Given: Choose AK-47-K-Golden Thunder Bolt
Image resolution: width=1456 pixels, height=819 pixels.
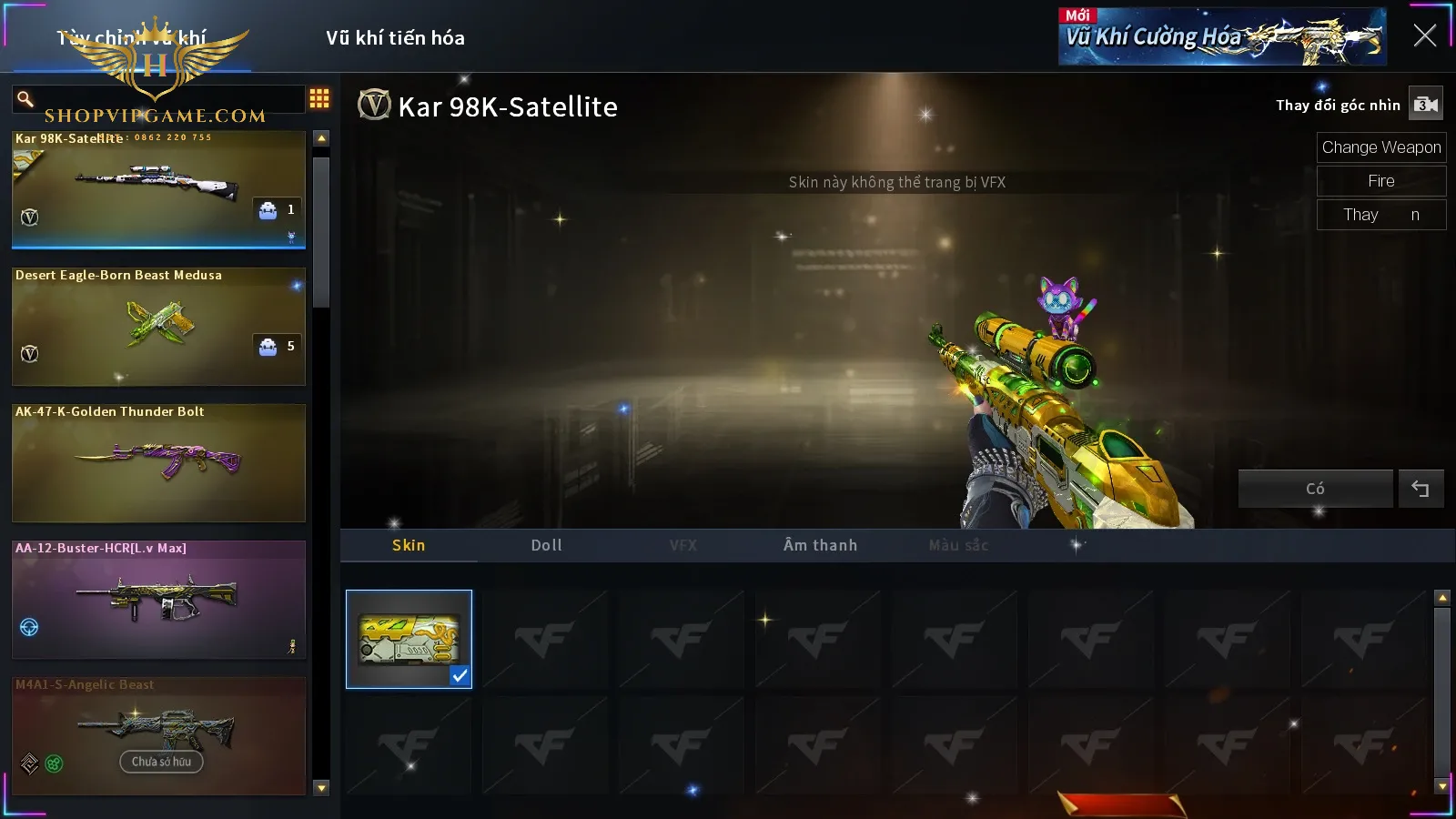Looking at the screenshot, I should (x=158, y=462).
